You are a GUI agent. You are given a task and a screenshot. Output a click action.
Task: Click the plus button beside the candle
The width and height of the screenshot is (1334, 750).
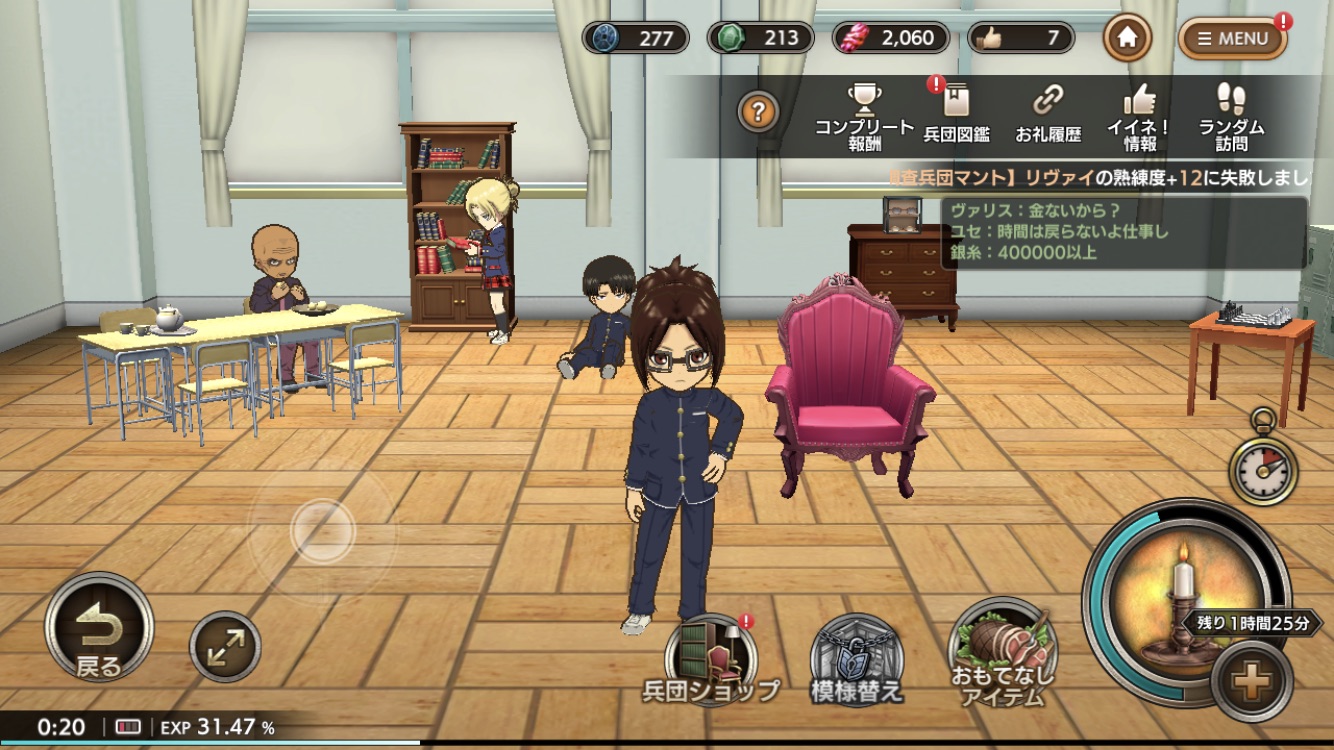pyautogui.click(x=1251, y=682)
